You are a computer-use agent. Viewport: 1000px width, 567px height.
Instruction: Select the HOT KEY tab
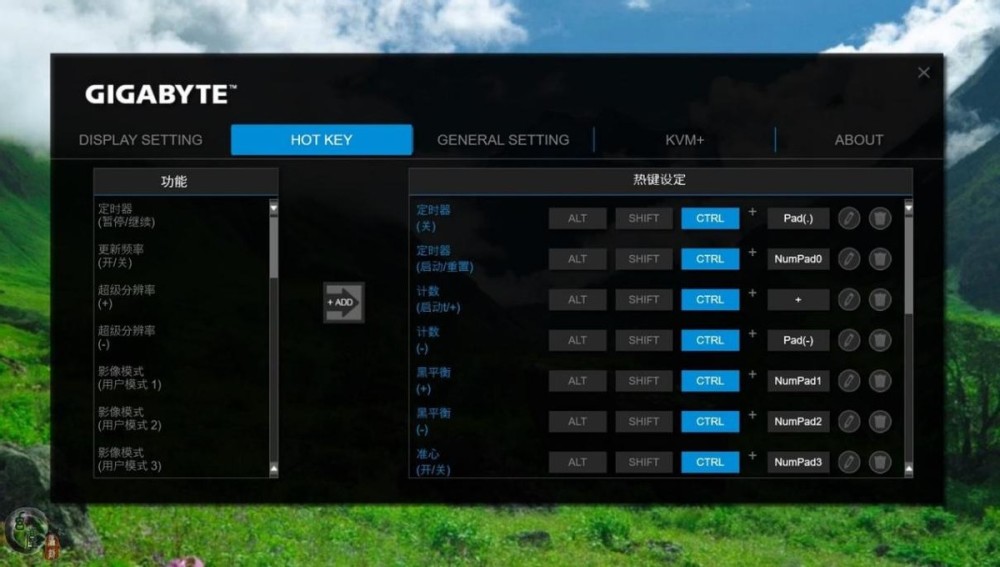coord(321,140)
